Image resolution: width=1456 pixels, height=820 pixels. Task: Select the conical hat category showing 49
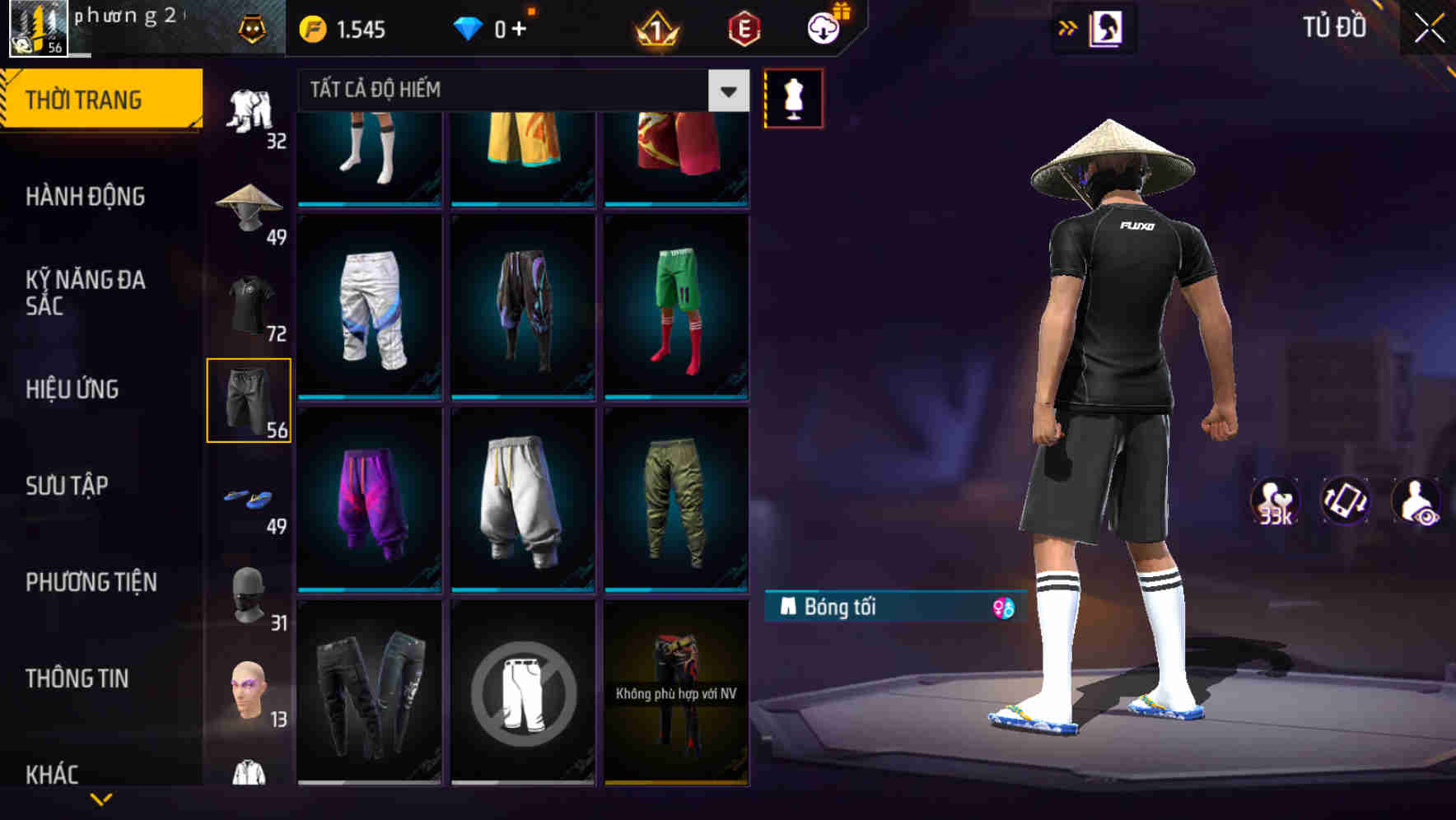click(250, 206)
